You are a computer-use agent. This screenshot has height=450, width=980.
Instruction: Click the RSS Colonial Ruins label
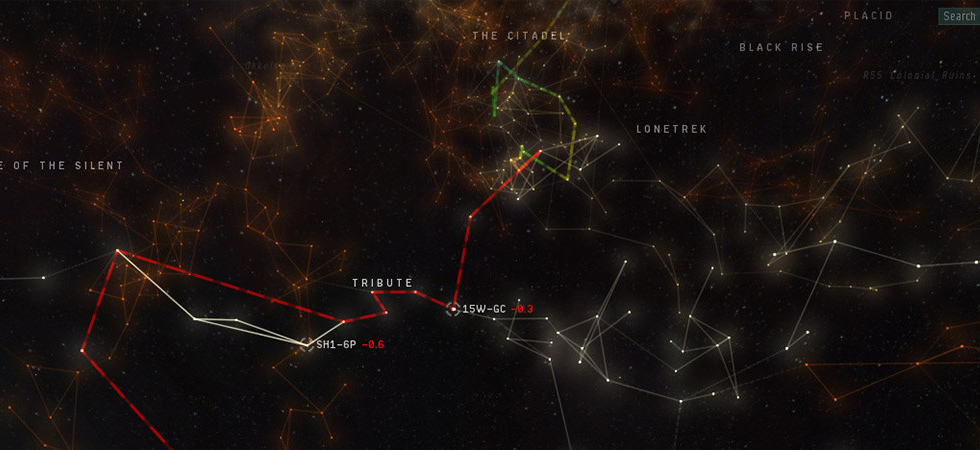(x=917, y=75)
